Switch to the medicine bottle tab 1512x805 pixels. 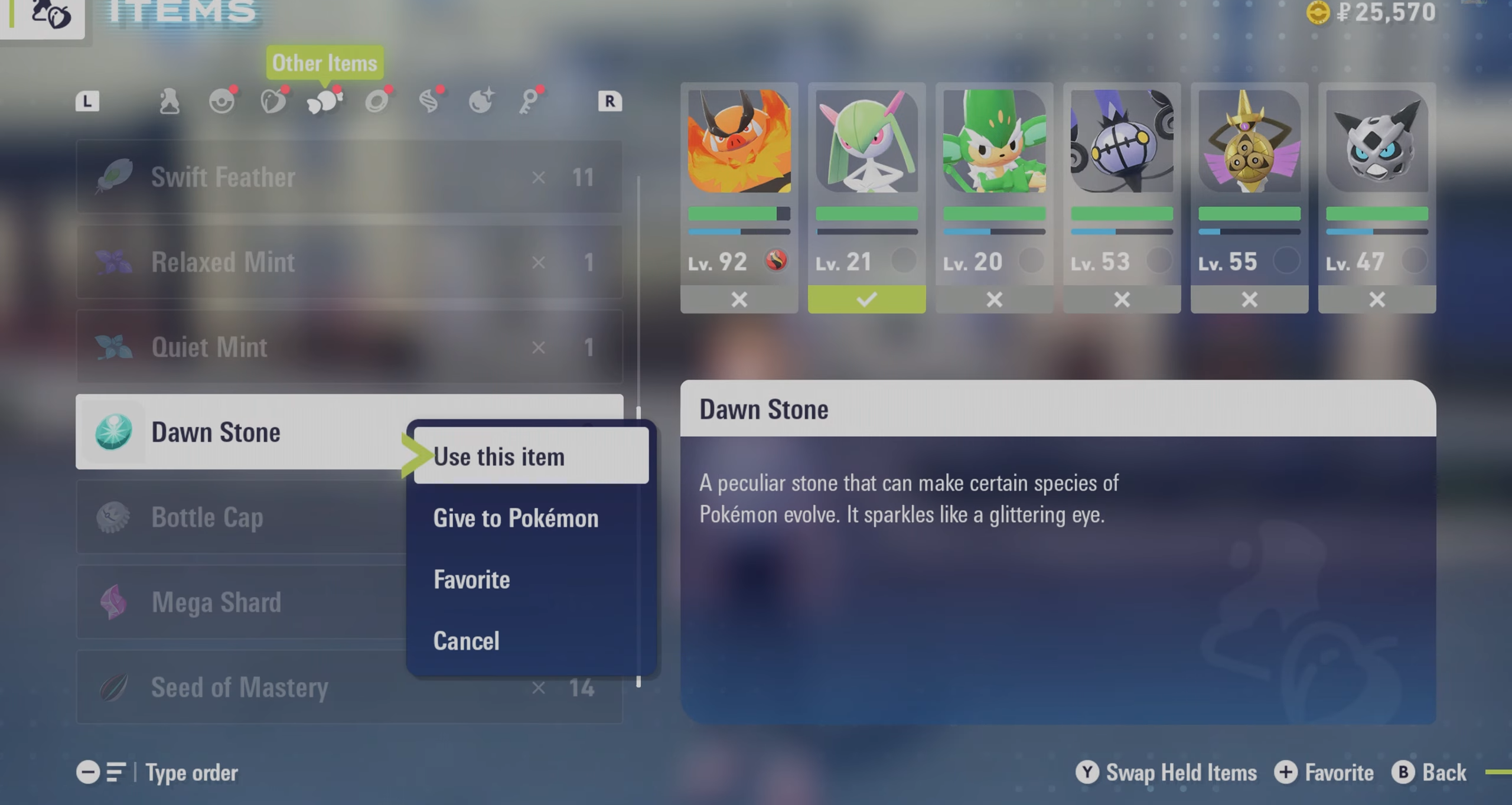click(170, 102)
